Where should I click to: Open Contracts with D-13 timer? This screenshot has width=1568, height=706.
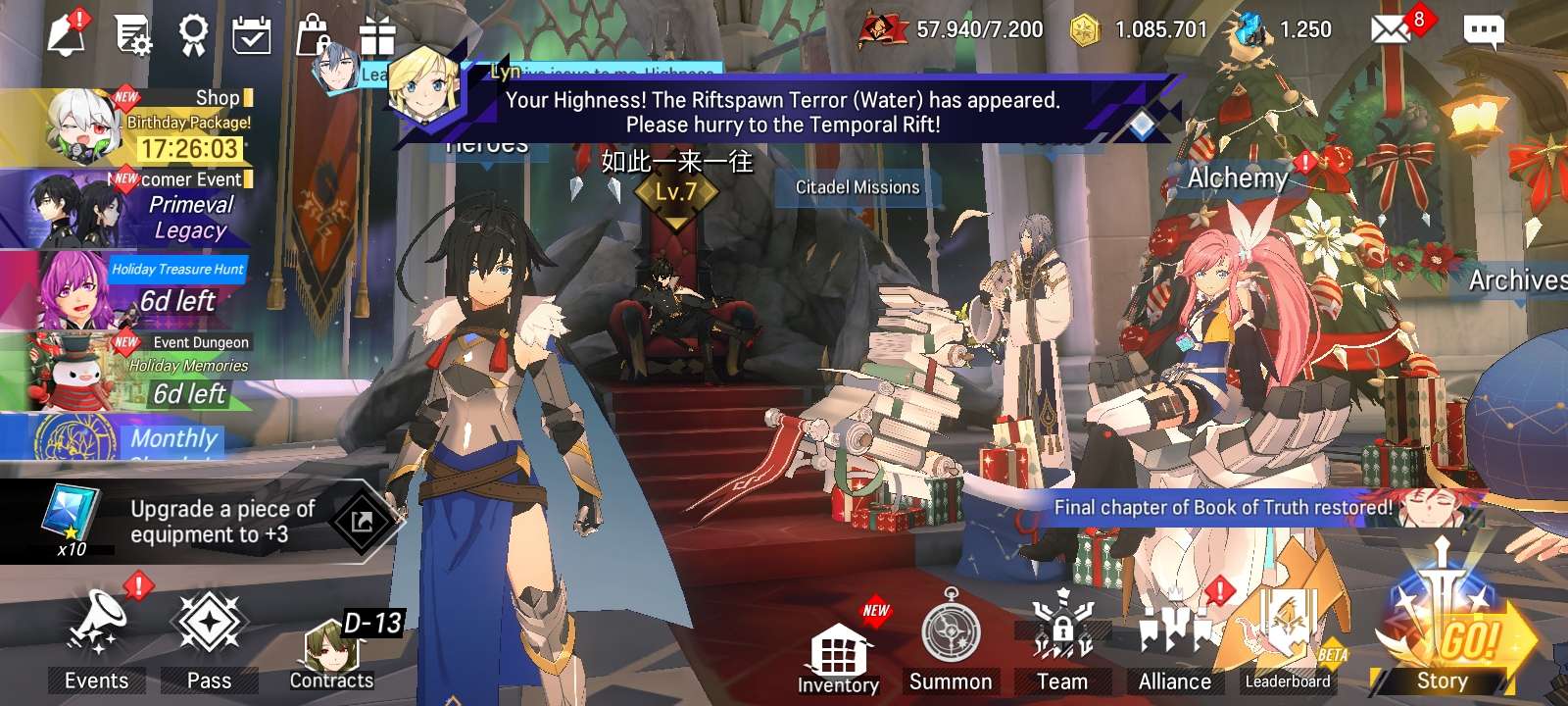(333, 649)
